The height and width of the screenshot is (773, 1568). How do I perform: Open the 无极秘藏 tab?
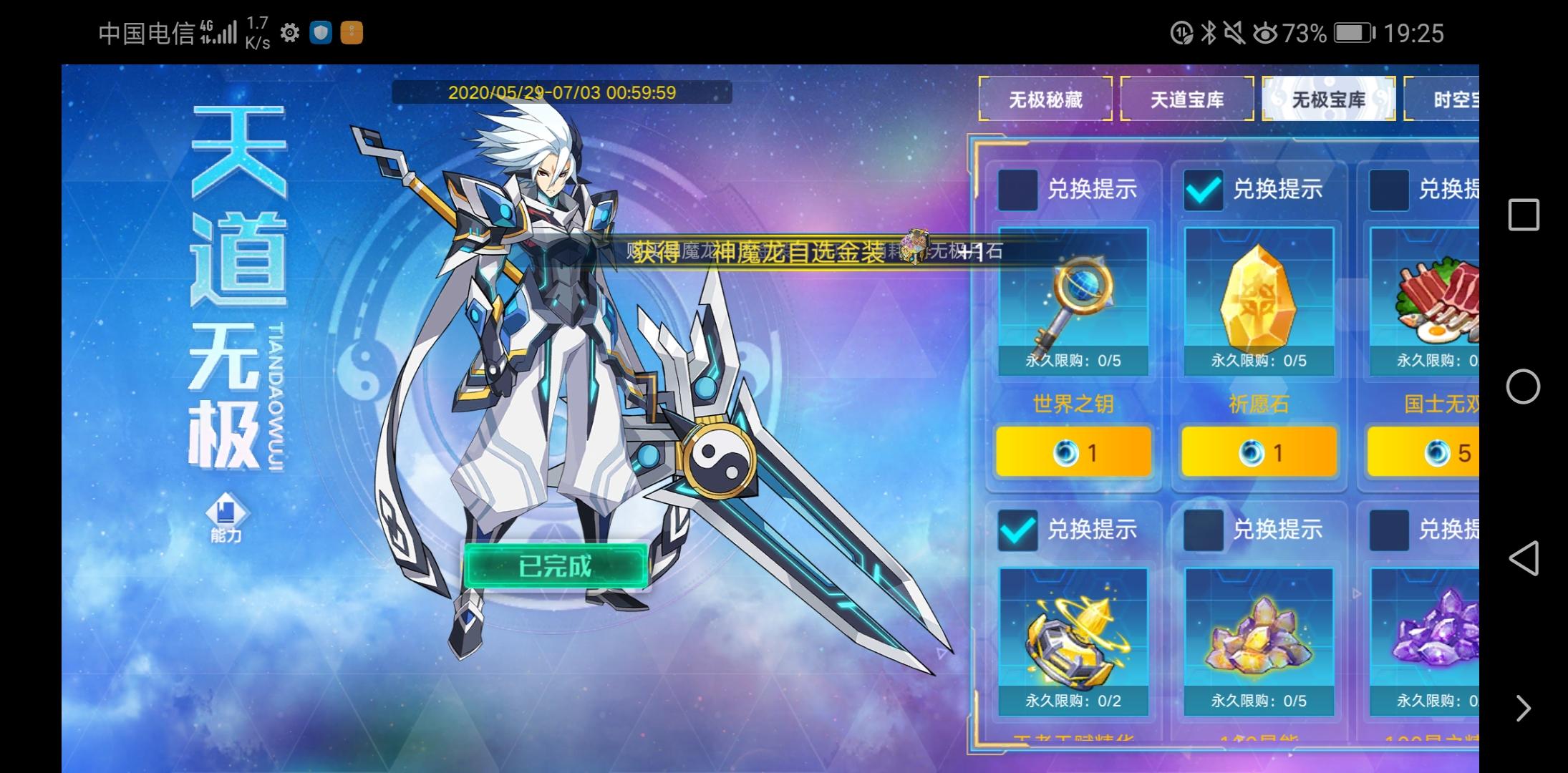(x=1045, y=100)
